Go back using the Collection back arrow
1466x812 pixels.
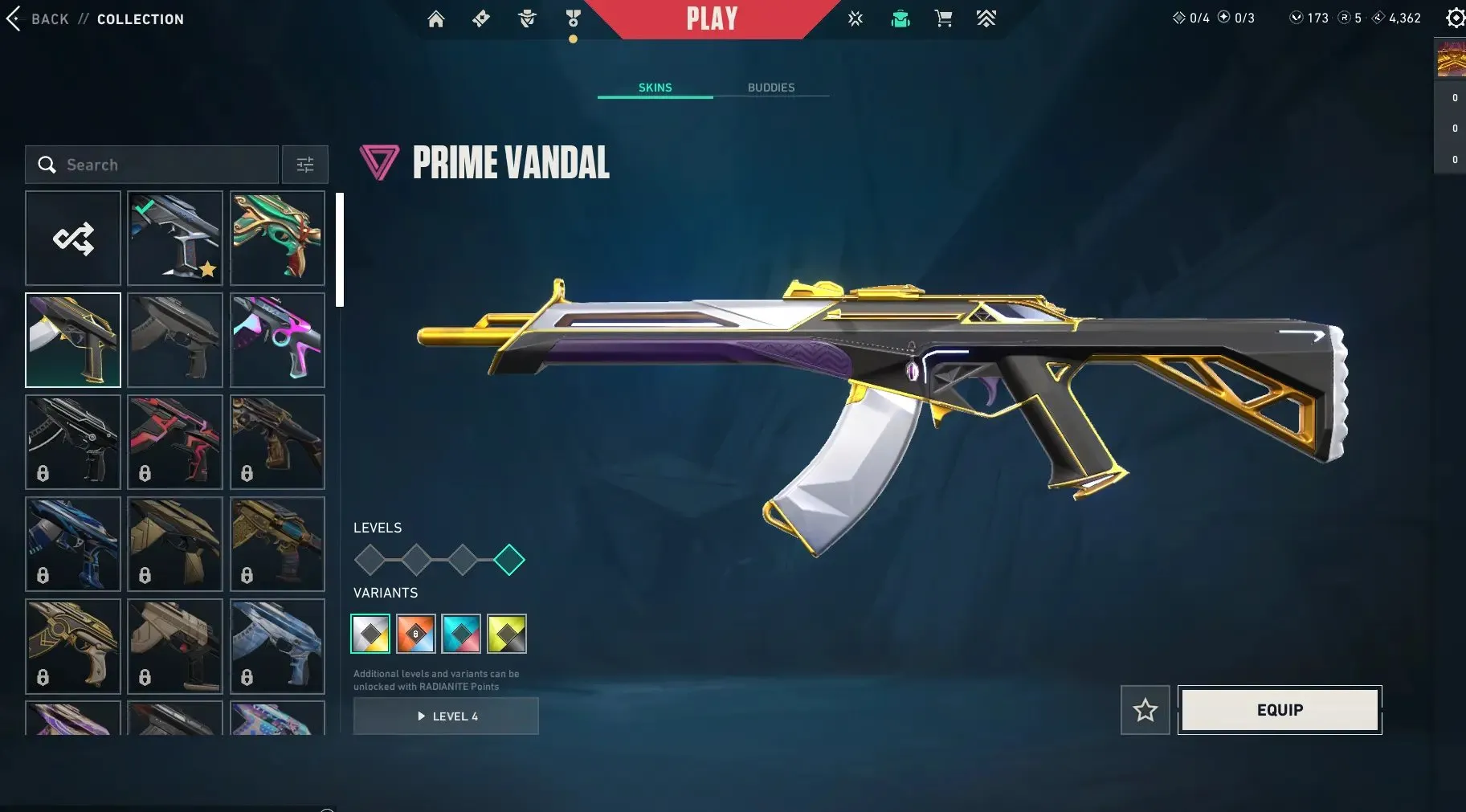pos(14,18)
